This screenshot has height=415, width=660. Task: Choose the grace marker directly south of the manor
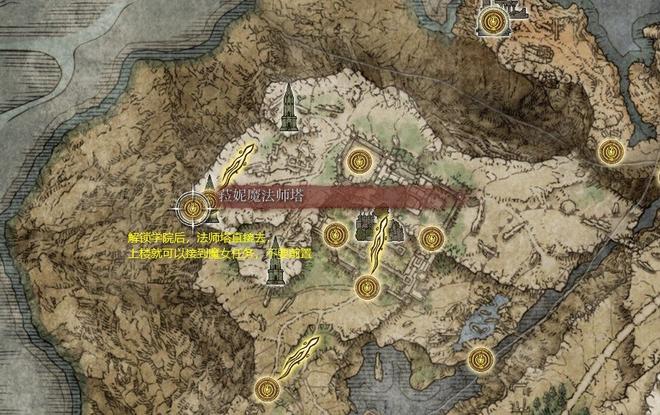[366, 288]
